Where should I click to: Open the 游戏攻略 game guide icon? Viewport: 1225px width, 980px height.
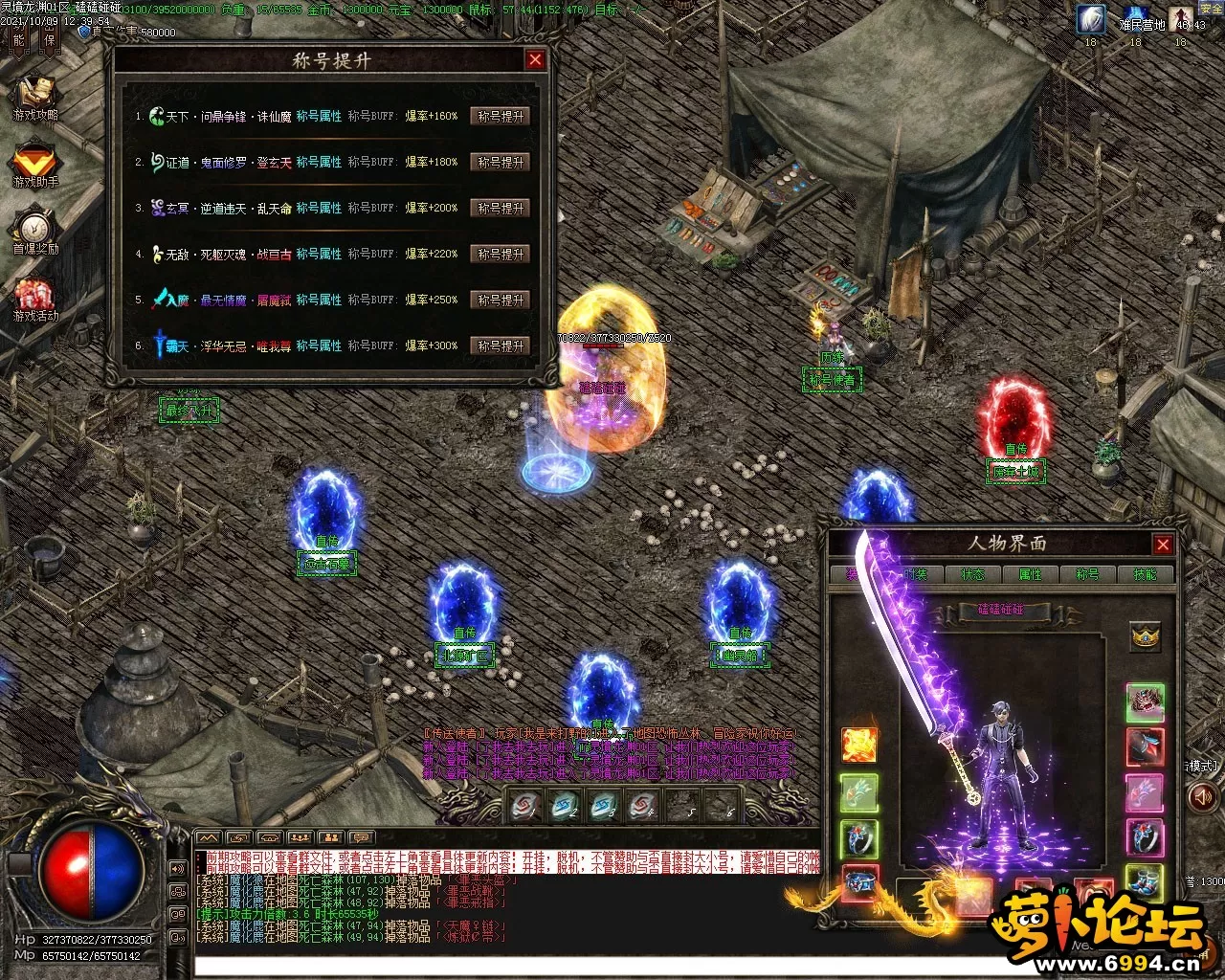(x=35, y=96)
